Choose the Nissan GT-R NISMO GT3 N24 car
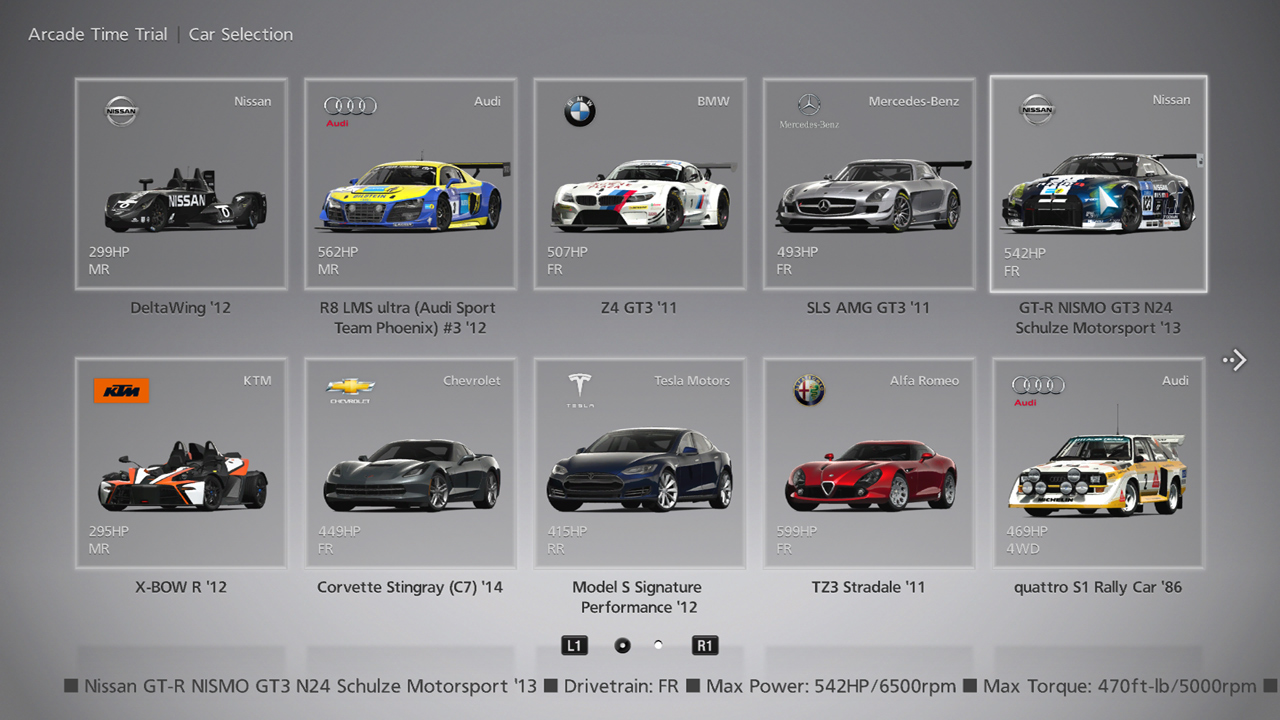This screenshot has width=1280, height=720. click(1098, 185)
